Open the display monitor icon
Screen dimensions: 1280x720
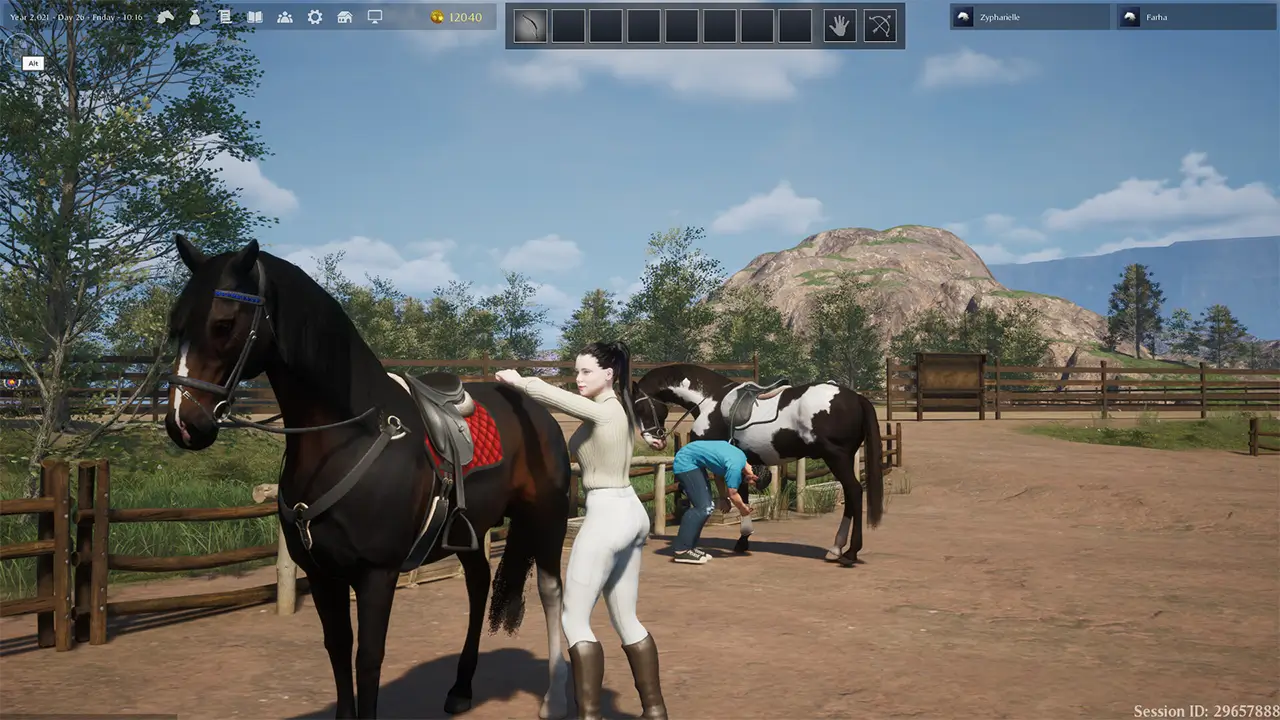pyautogui.click(x=375, y=17)
